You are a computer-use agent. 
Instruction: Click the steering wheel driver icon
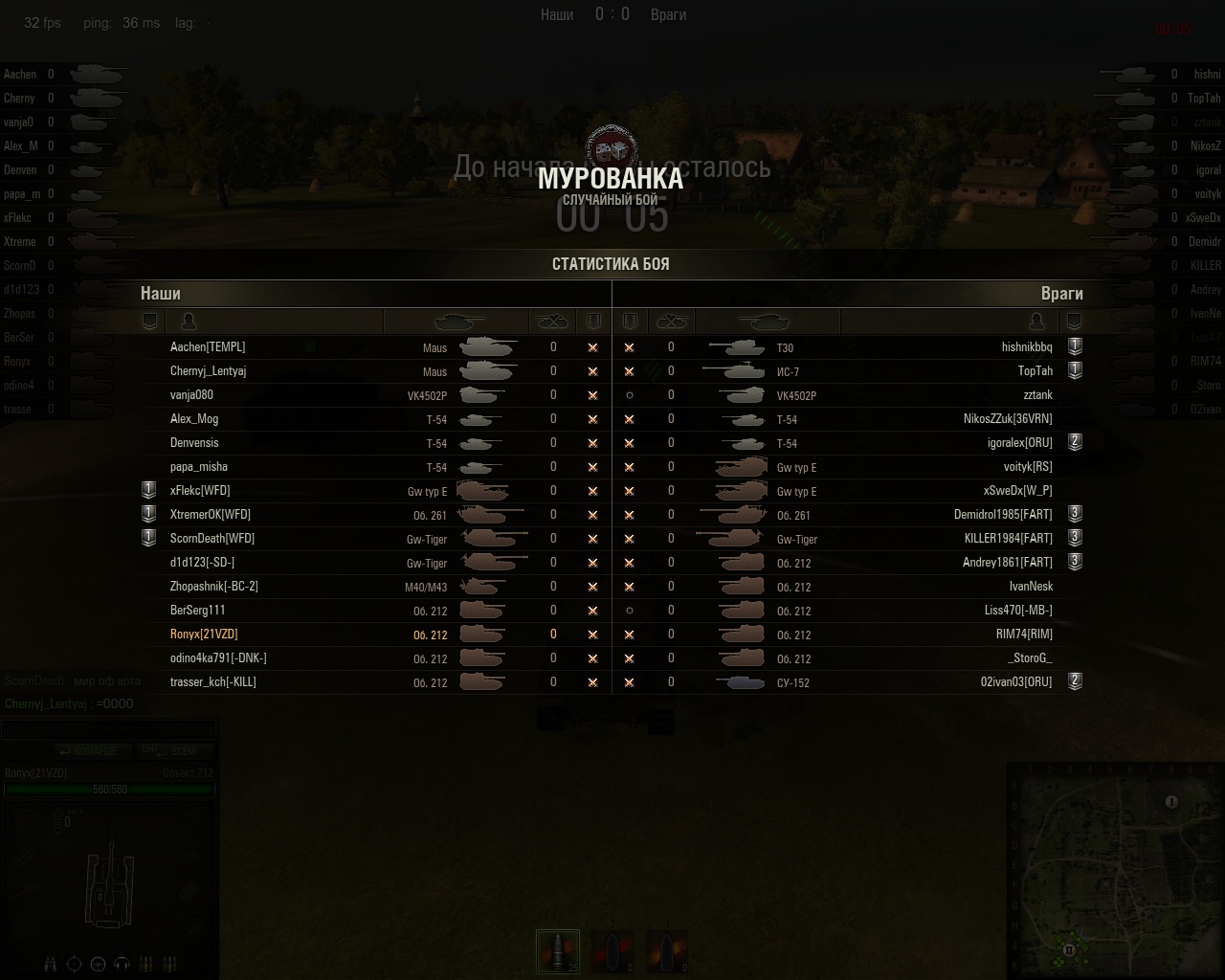click(x=98, y=964)
